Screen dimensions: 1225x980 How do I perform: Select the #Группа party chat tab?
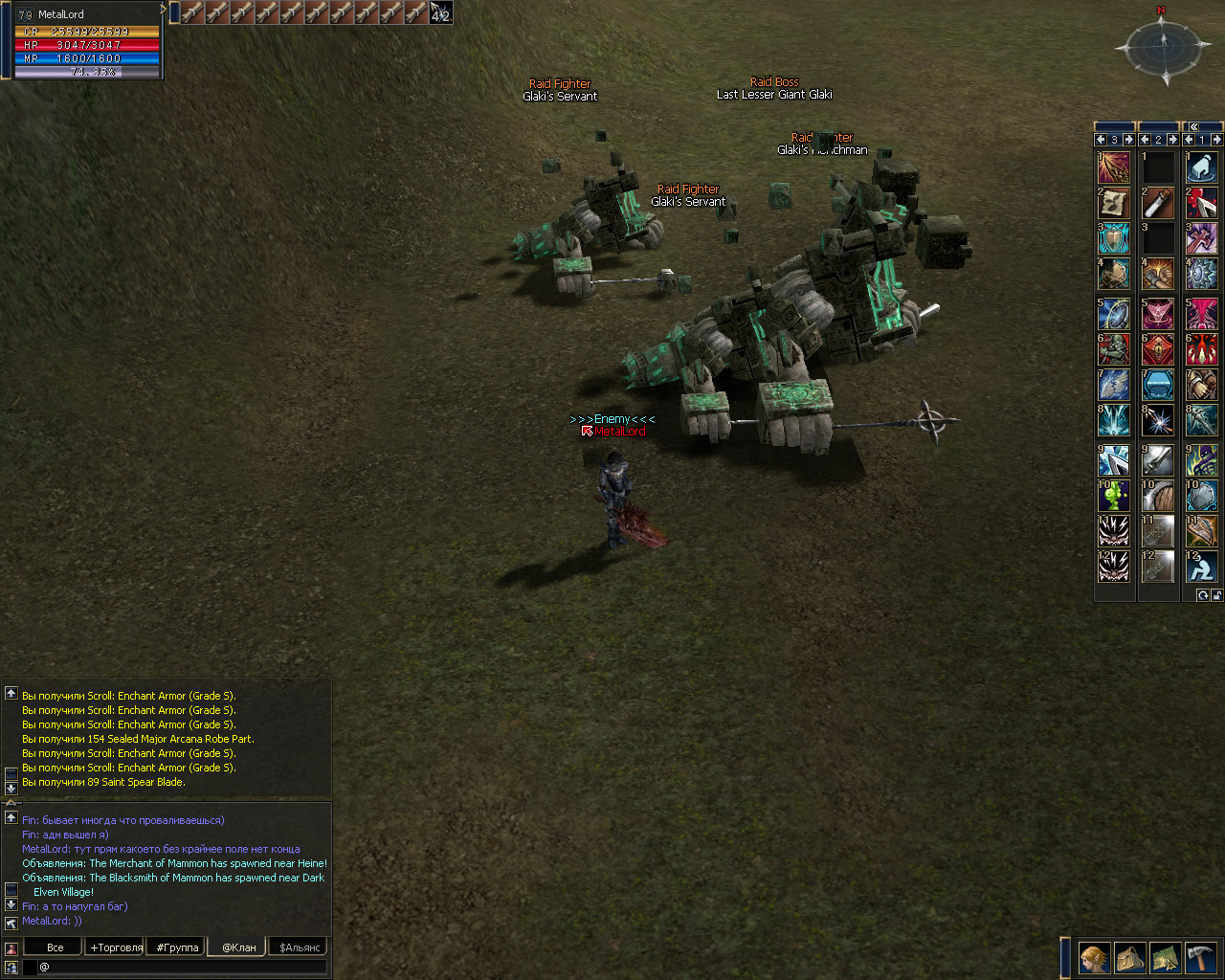177,947
